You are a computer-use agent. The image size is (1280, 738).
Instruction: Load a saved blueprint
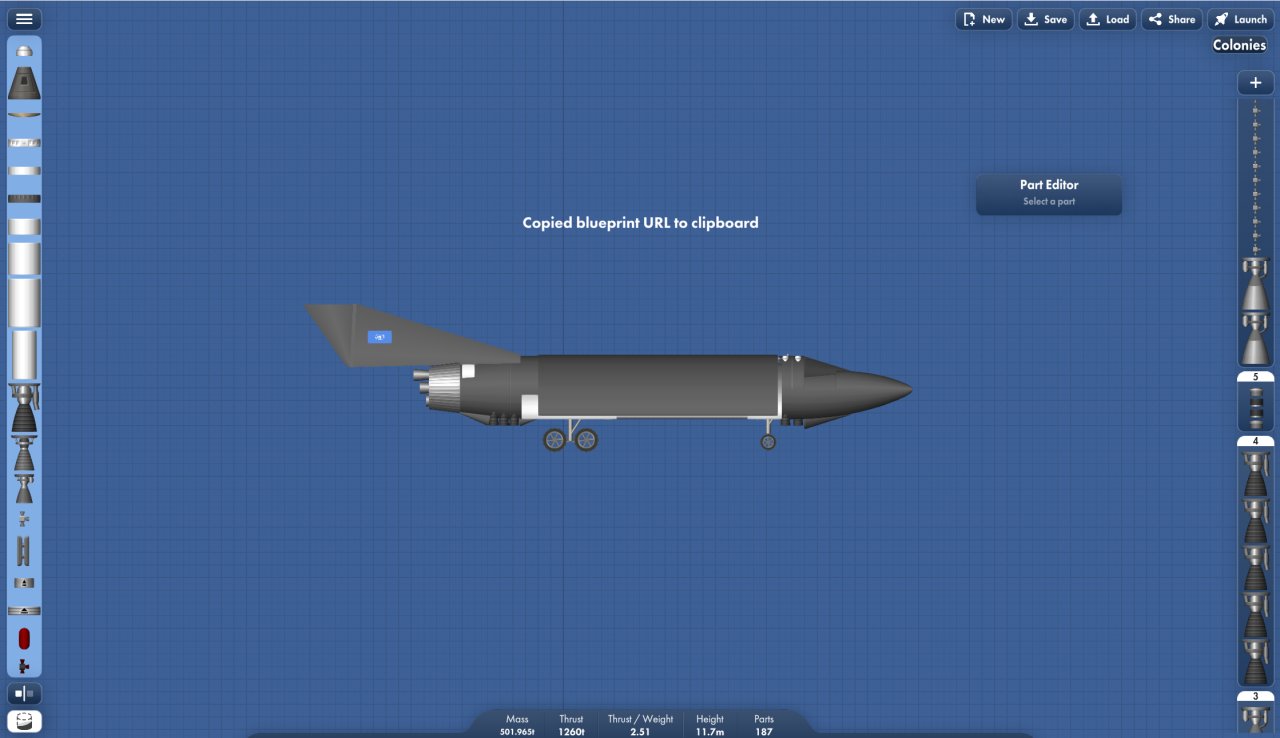[x=1107, y=18]
